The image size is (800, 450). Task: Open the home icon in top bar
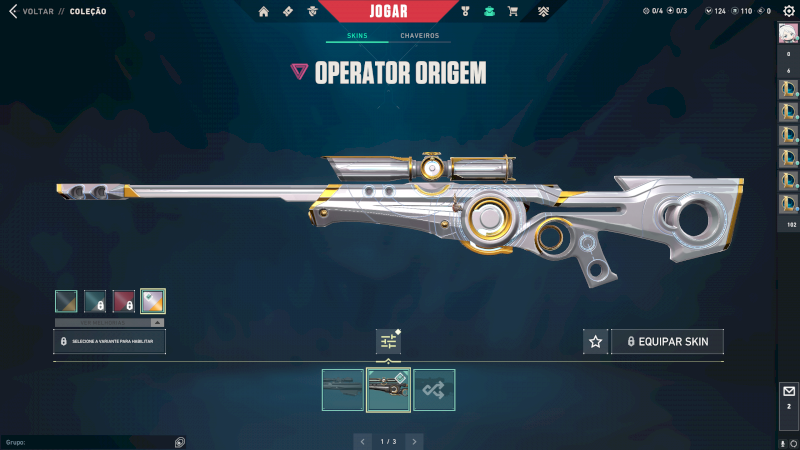[x=264, y=12]
